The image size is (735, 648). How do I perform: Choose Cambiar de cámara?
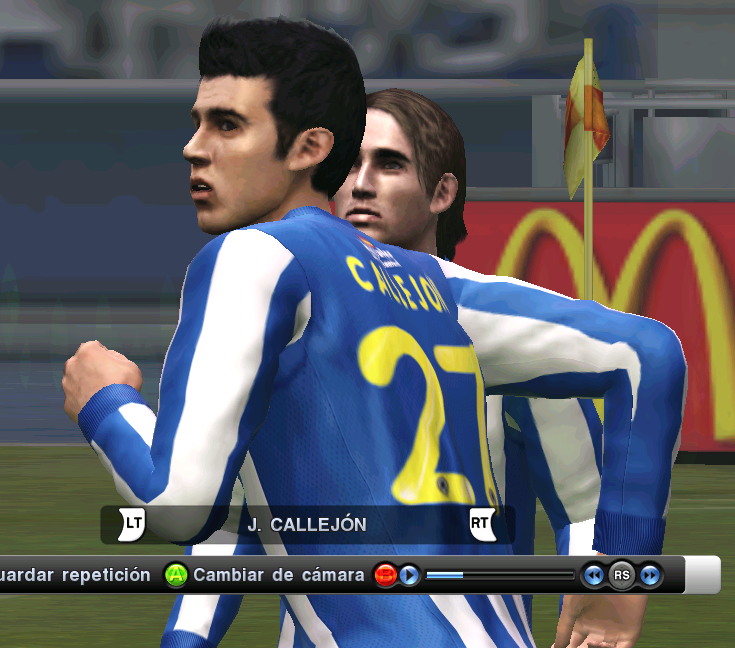click(x=278, y=576)
